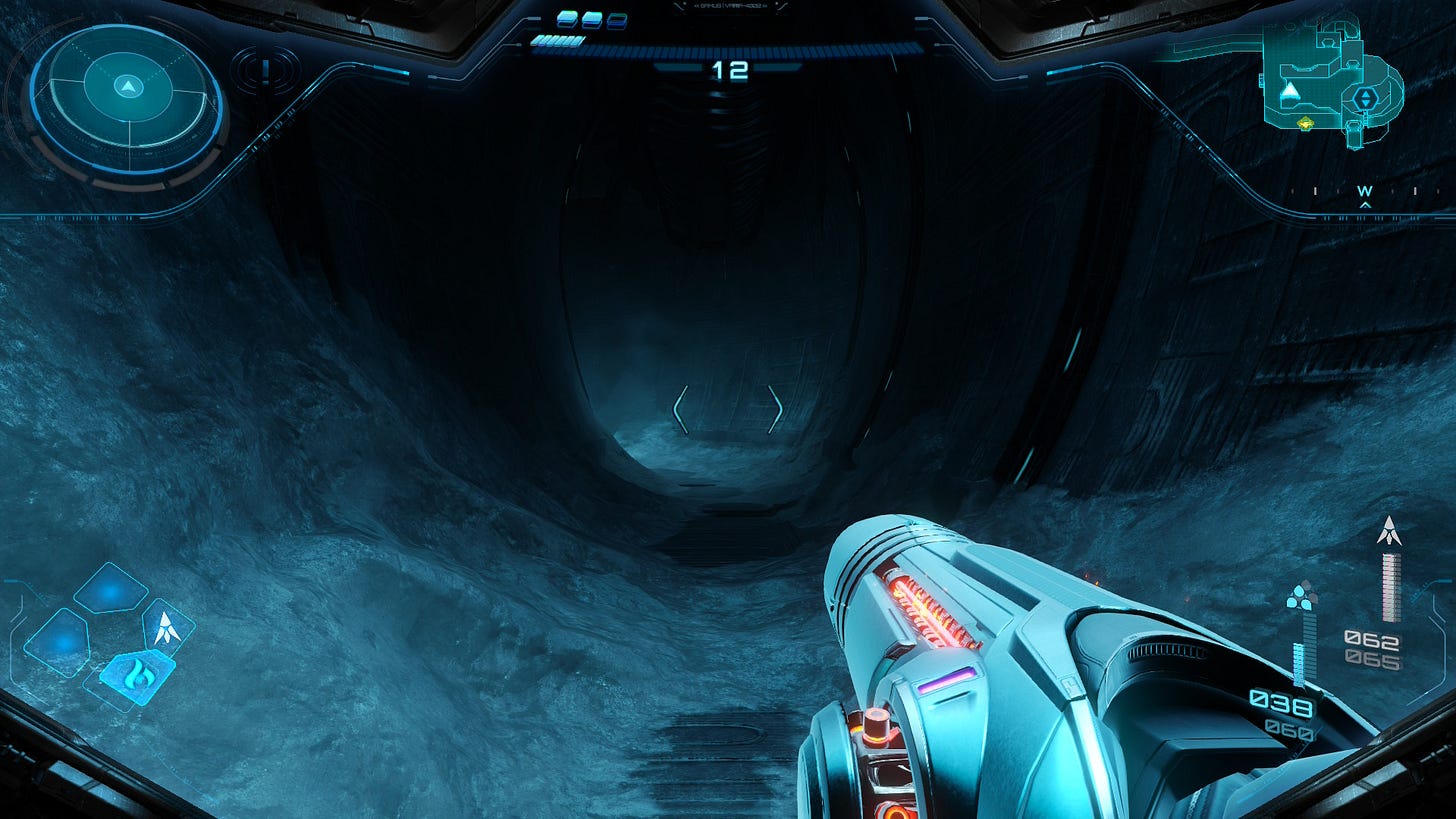
Task: Click the player arrow icon inside the radar circle
Action: [128, 87]
